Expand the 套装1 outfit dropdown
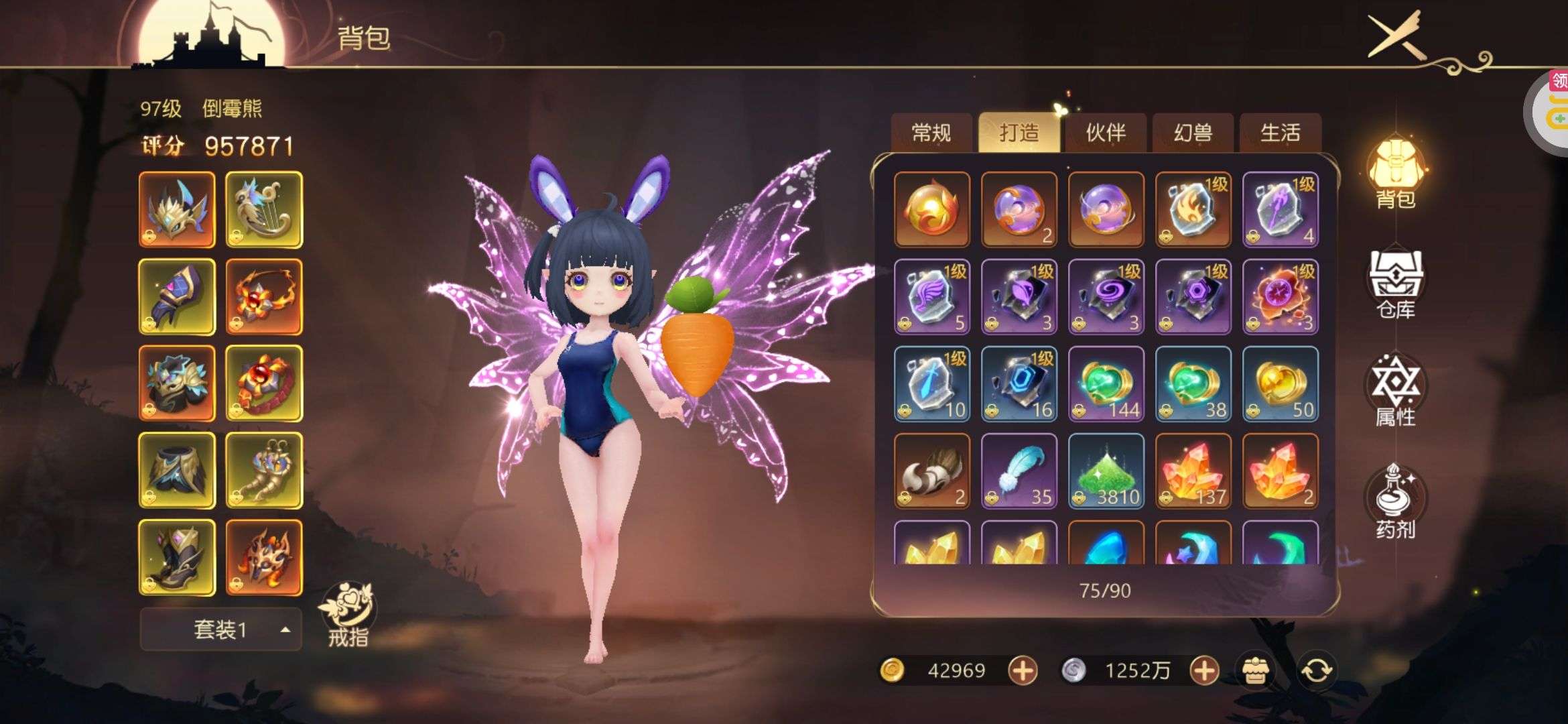Screen dimensions: 1568x724 point(220,629)
